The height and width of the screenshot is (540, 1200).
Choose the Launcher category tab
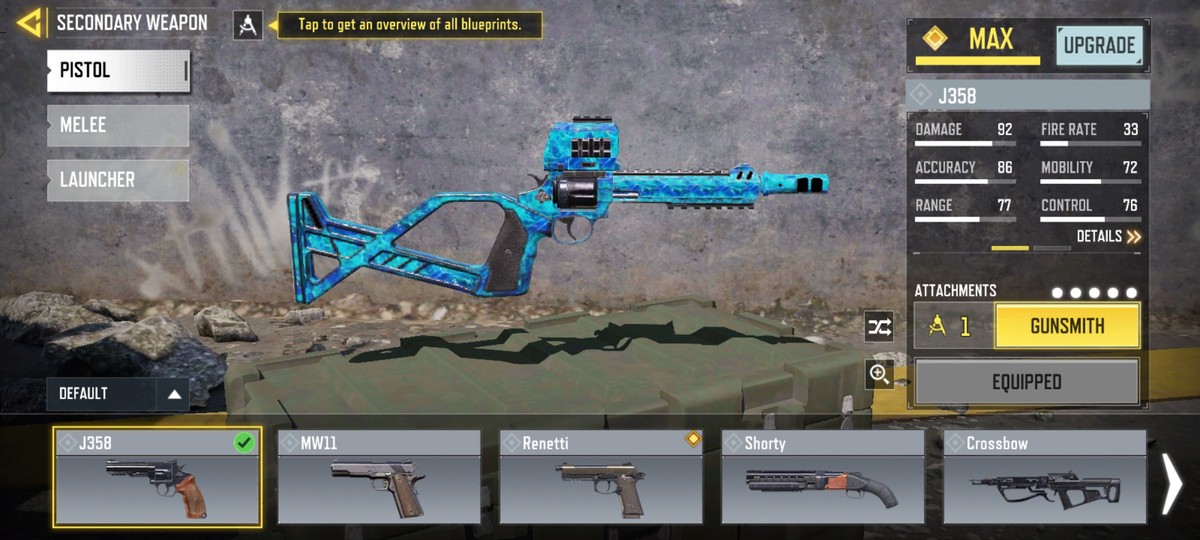(118, 180)
